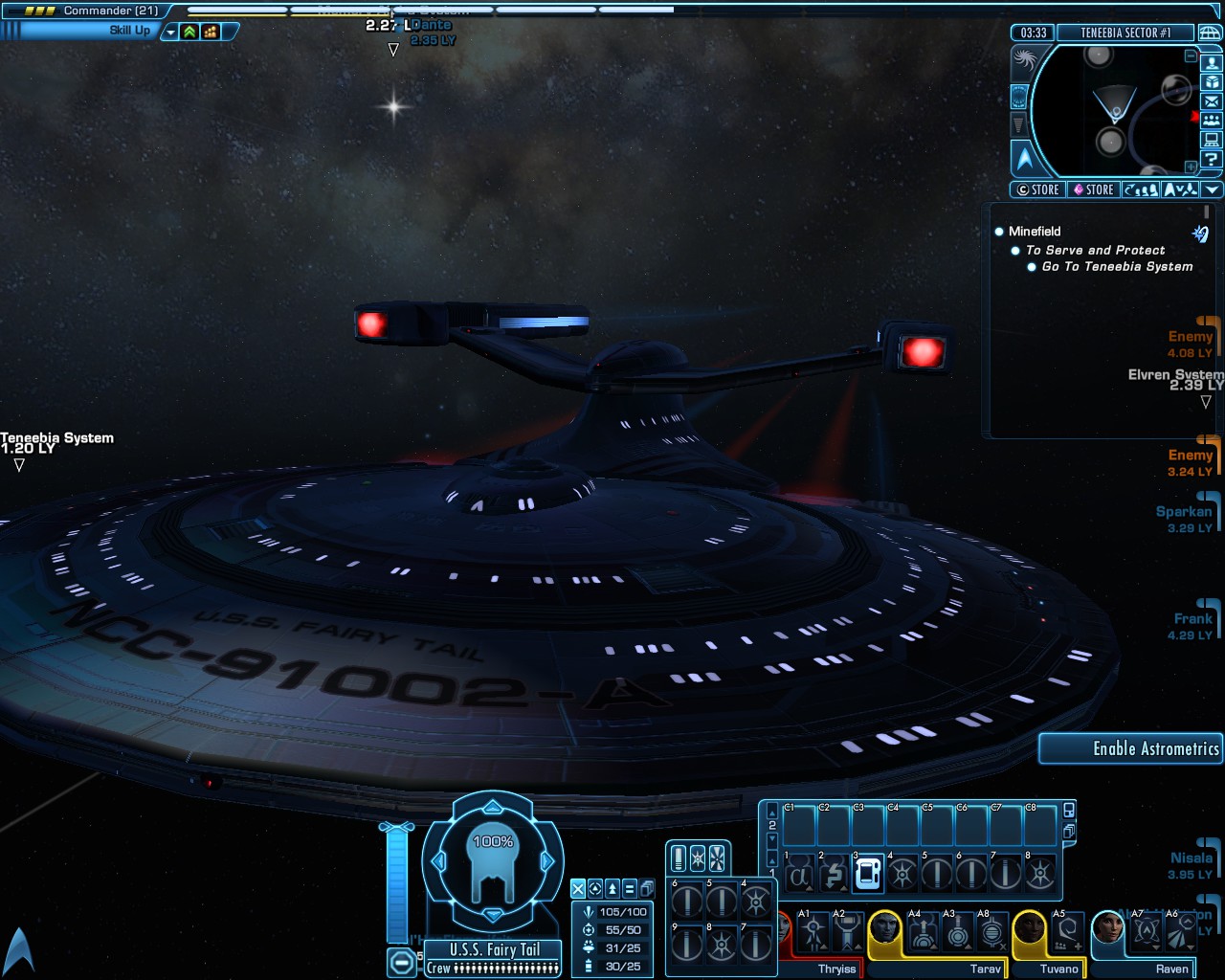Image resolution: width=1225 pixels, height=980 pixels.
Task: Open the galaxy spiral map icon
Action: click(1023, 59)
